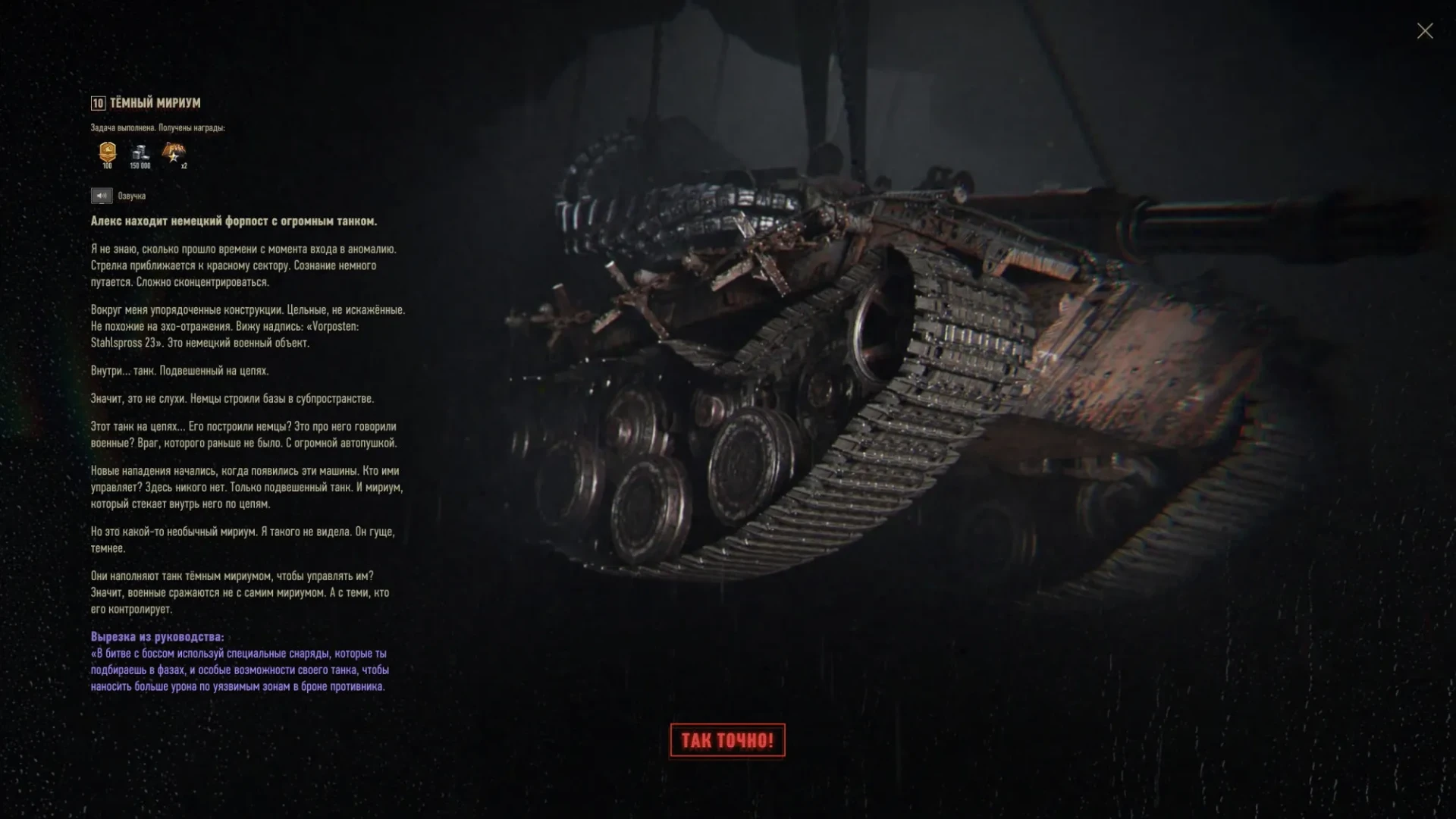1456x819 pixels.
Task: Confirm with the ТАК ТОЧНО! button
Action: [x=727, y=740]
